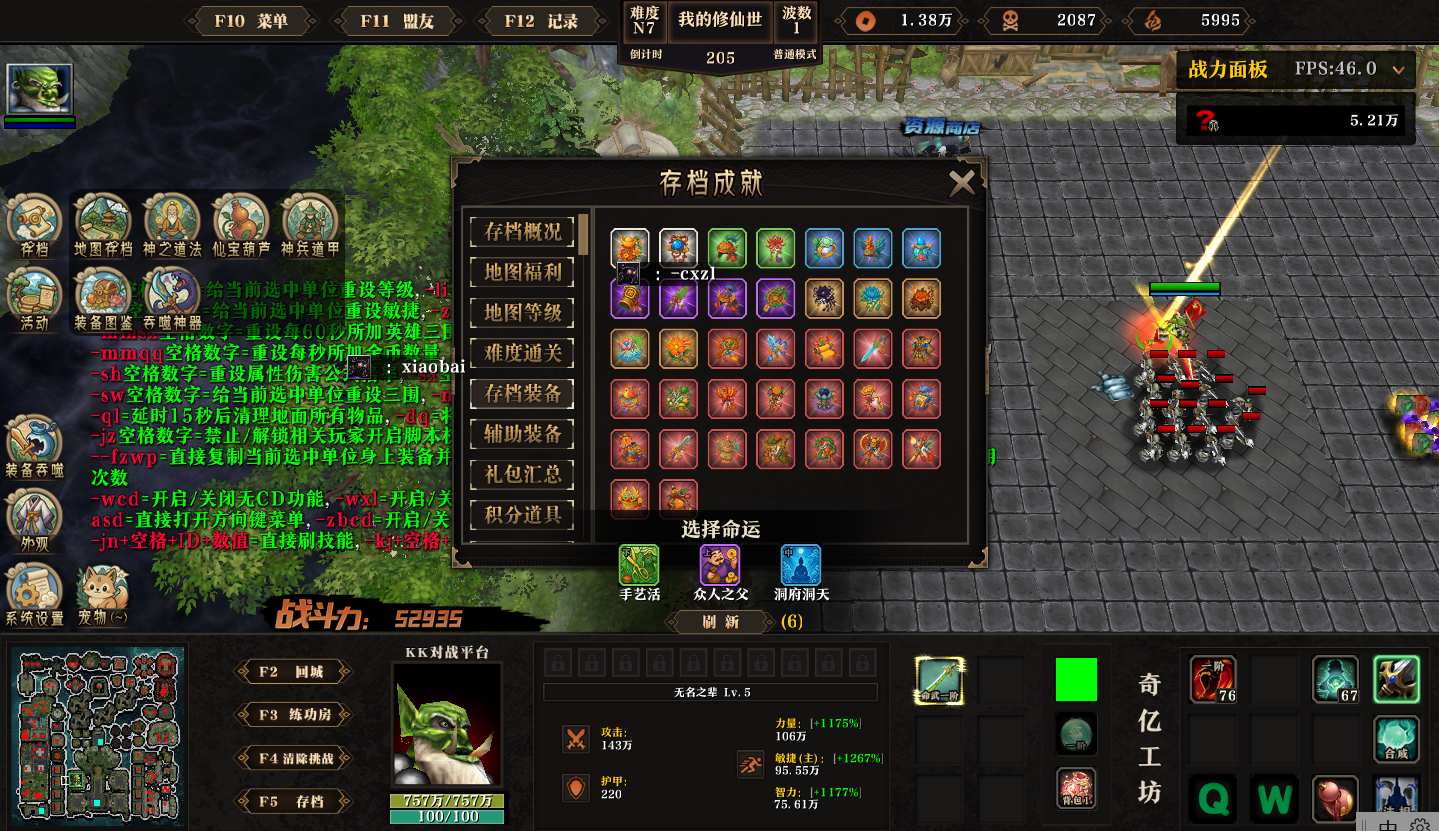Click the F2 回城 return-to-town button

pos(293,672)
